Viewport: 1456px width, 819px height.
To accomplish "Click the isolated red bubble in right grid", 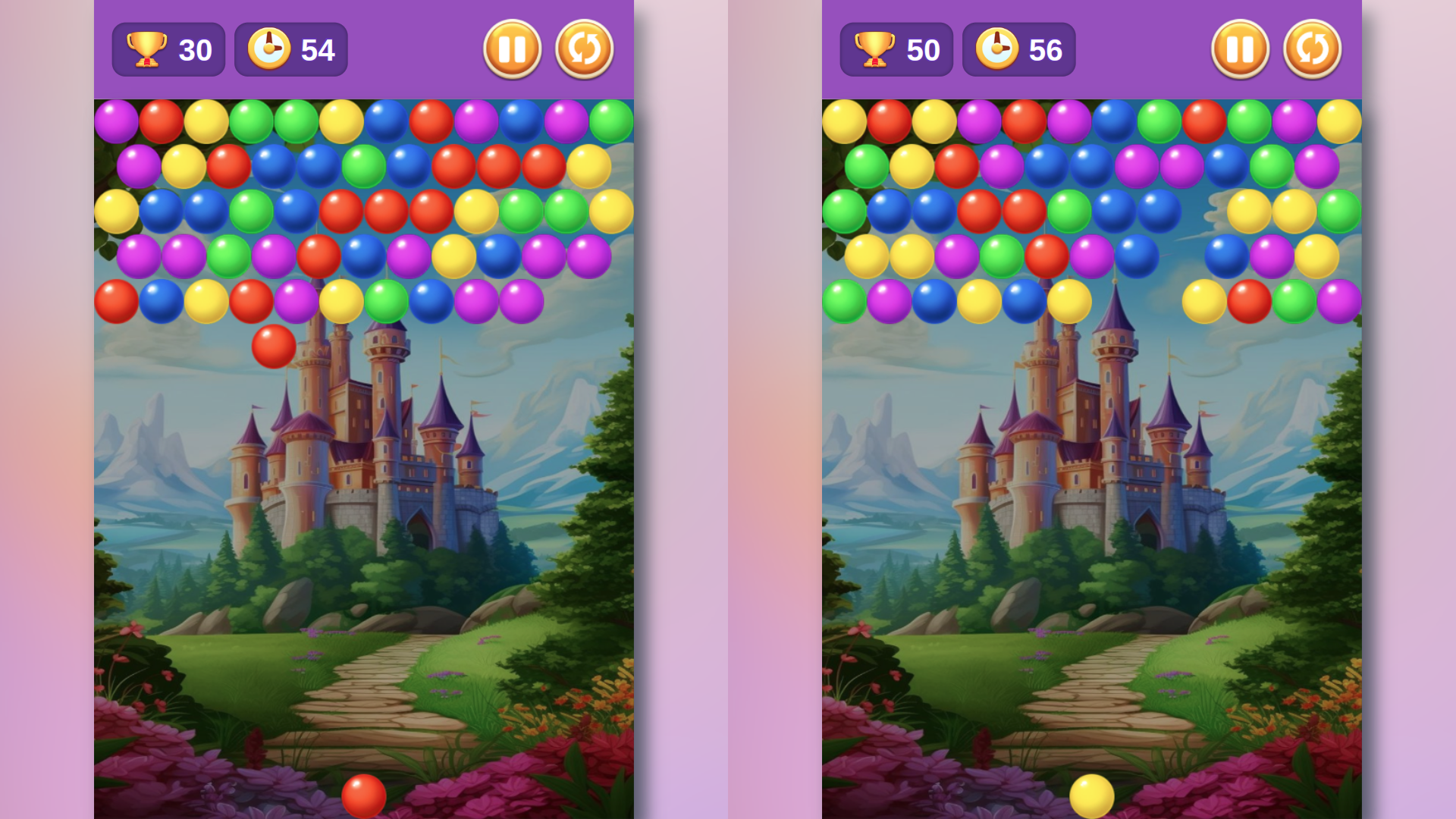I will (1248, 300).
